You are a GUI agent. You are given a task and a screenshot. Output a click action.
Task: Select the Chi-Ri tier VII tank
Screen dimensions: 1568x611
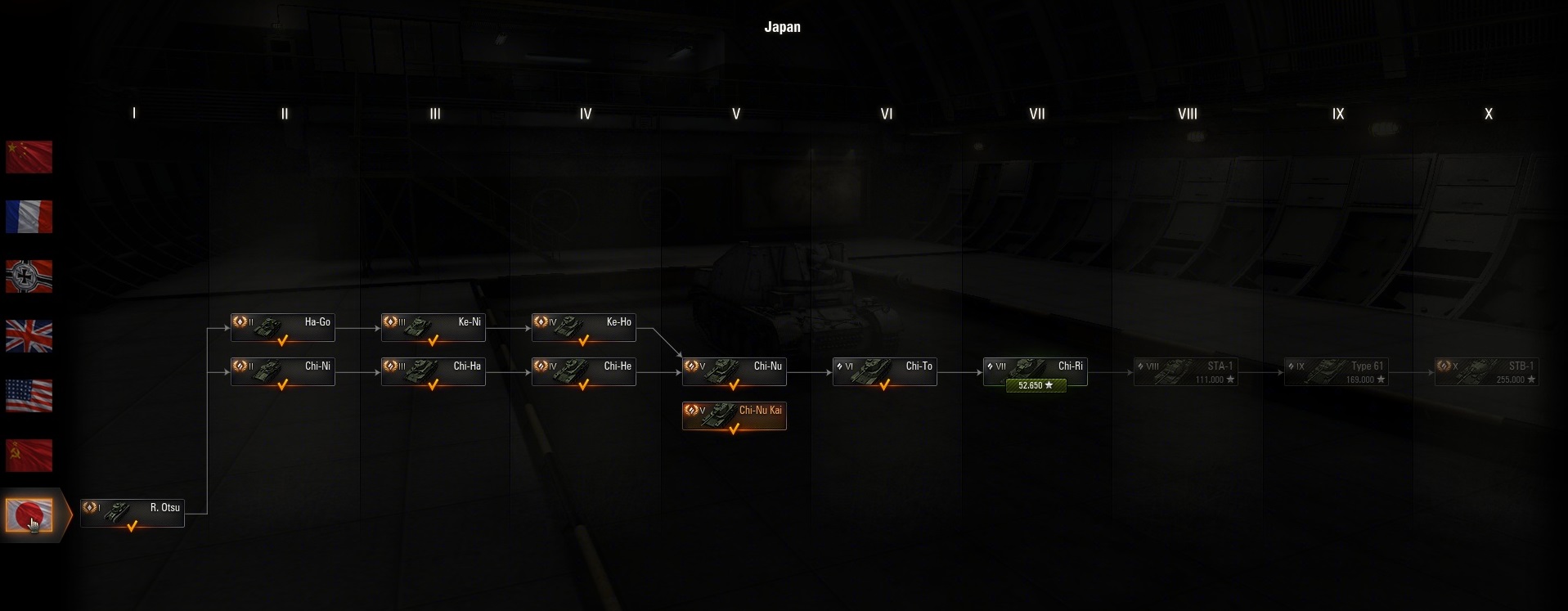pos(1036,370)
